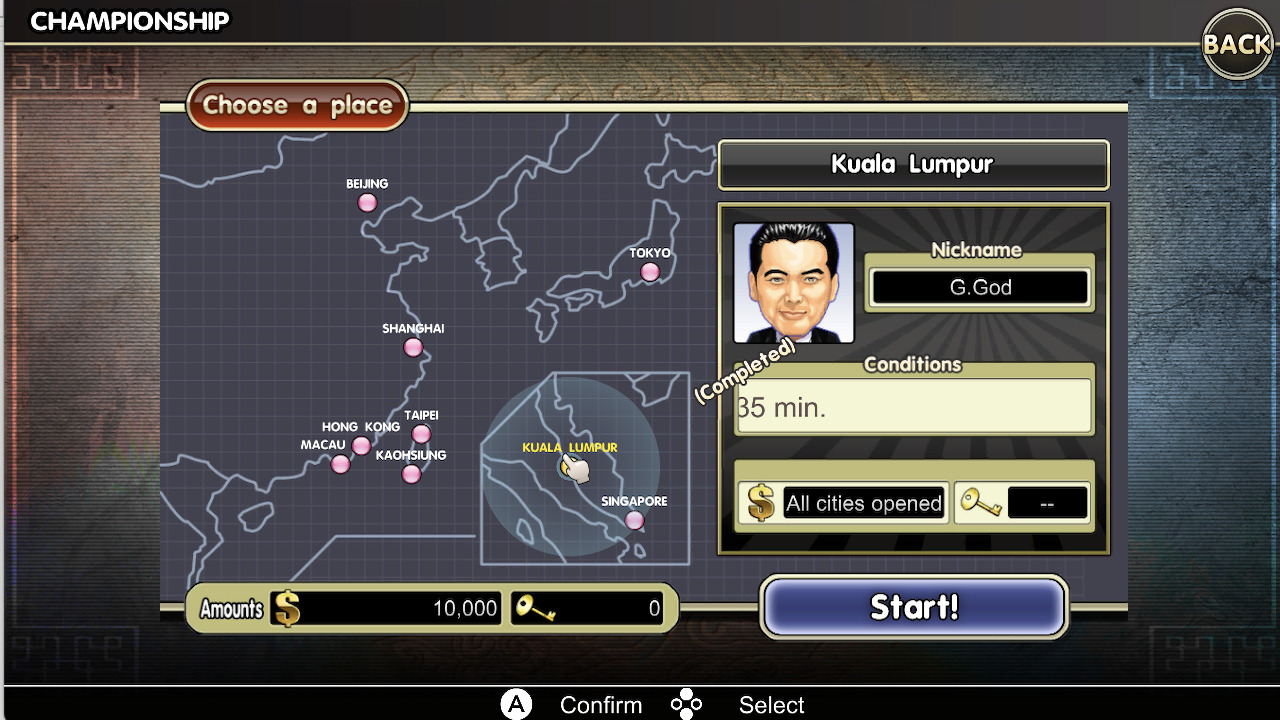This screenshot has width=1280, height=720.
Task: Click the dollar icon in the Amounts bar
Action: [287, 608]
